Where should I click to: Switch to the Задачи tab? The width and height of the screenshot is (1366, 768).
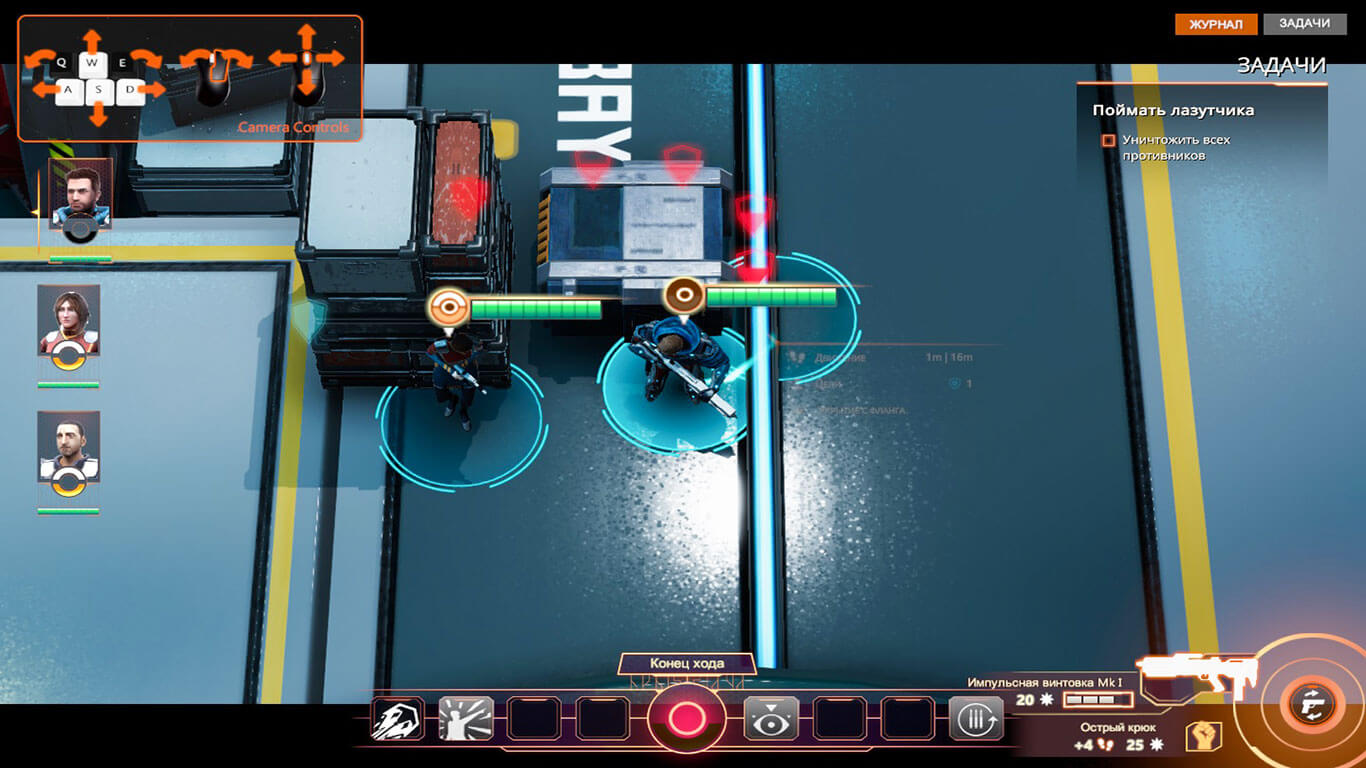point(1304,24)
